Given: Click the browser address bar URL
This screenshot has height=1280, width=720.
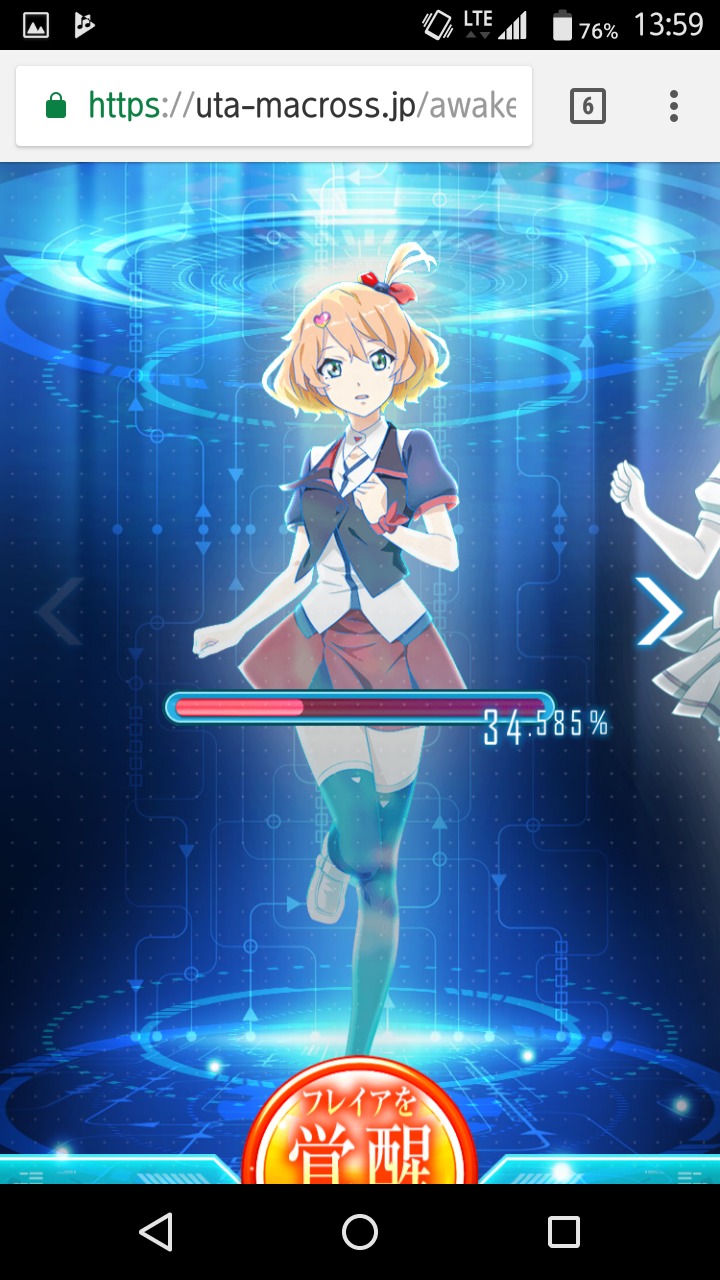Looking at the screenshot, I should point(300,105).
